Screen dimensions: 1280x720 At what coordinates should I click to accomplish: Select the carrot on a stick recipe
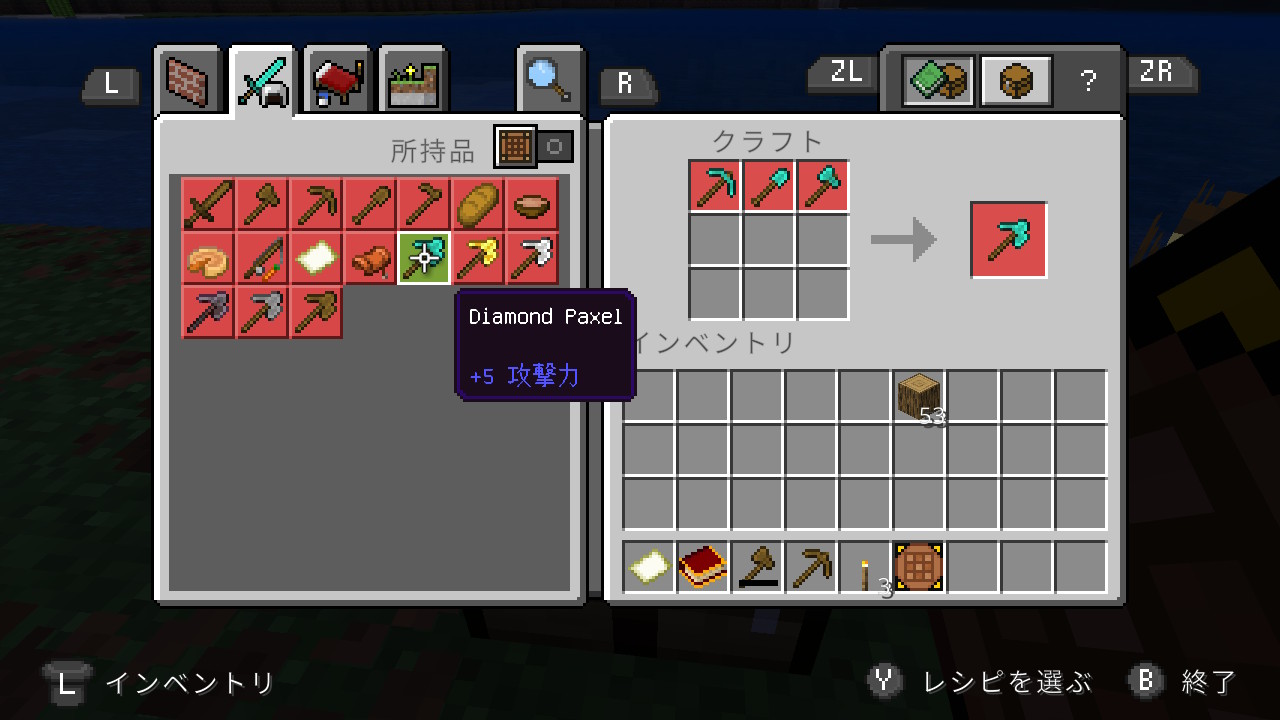(262, 258)
